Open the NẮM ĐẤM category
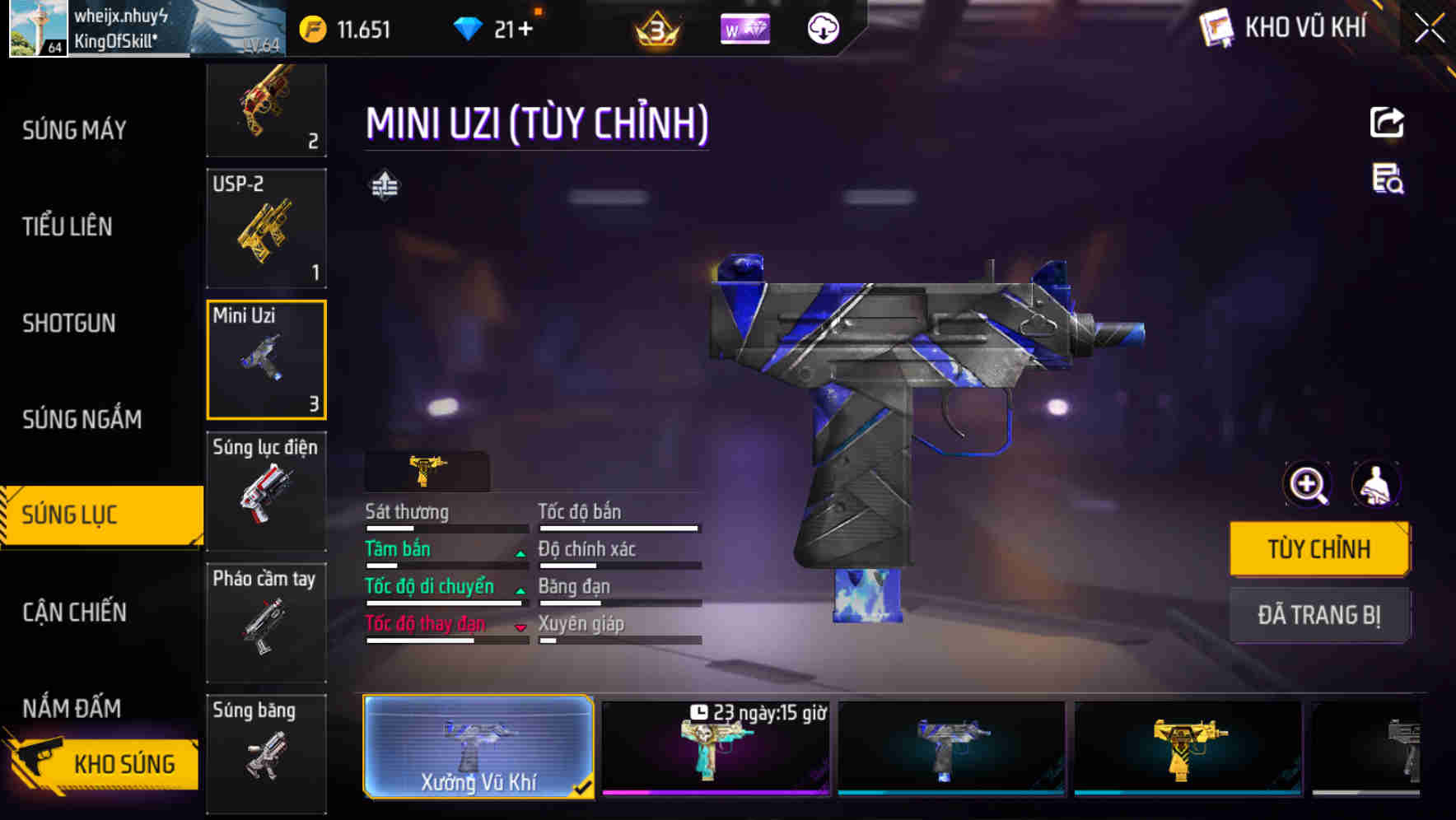This screenshot has width=1456, height=820. pos(72,708)
